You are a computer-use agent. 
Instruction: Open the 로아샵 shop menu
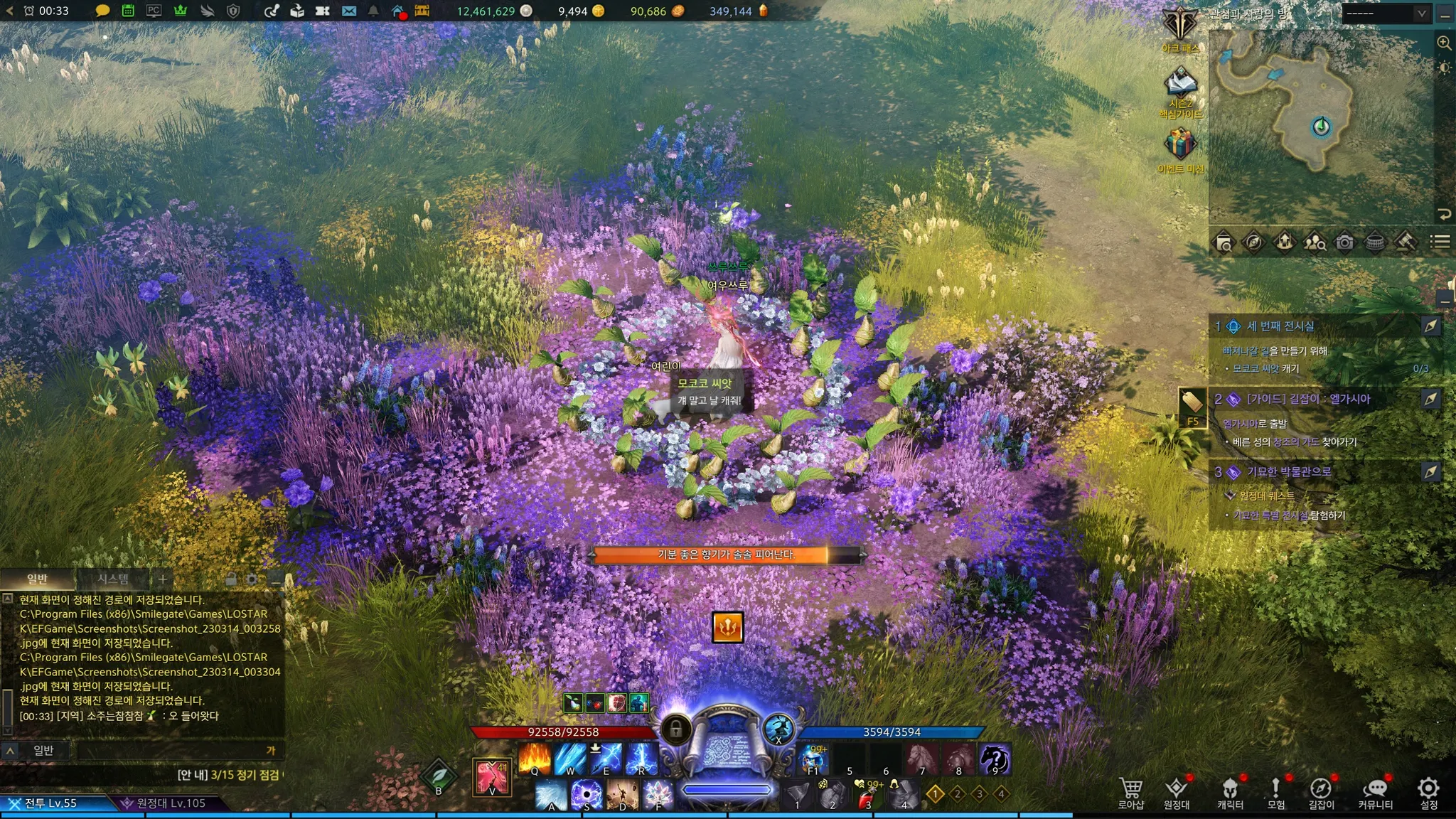[x=1130, y=792]
